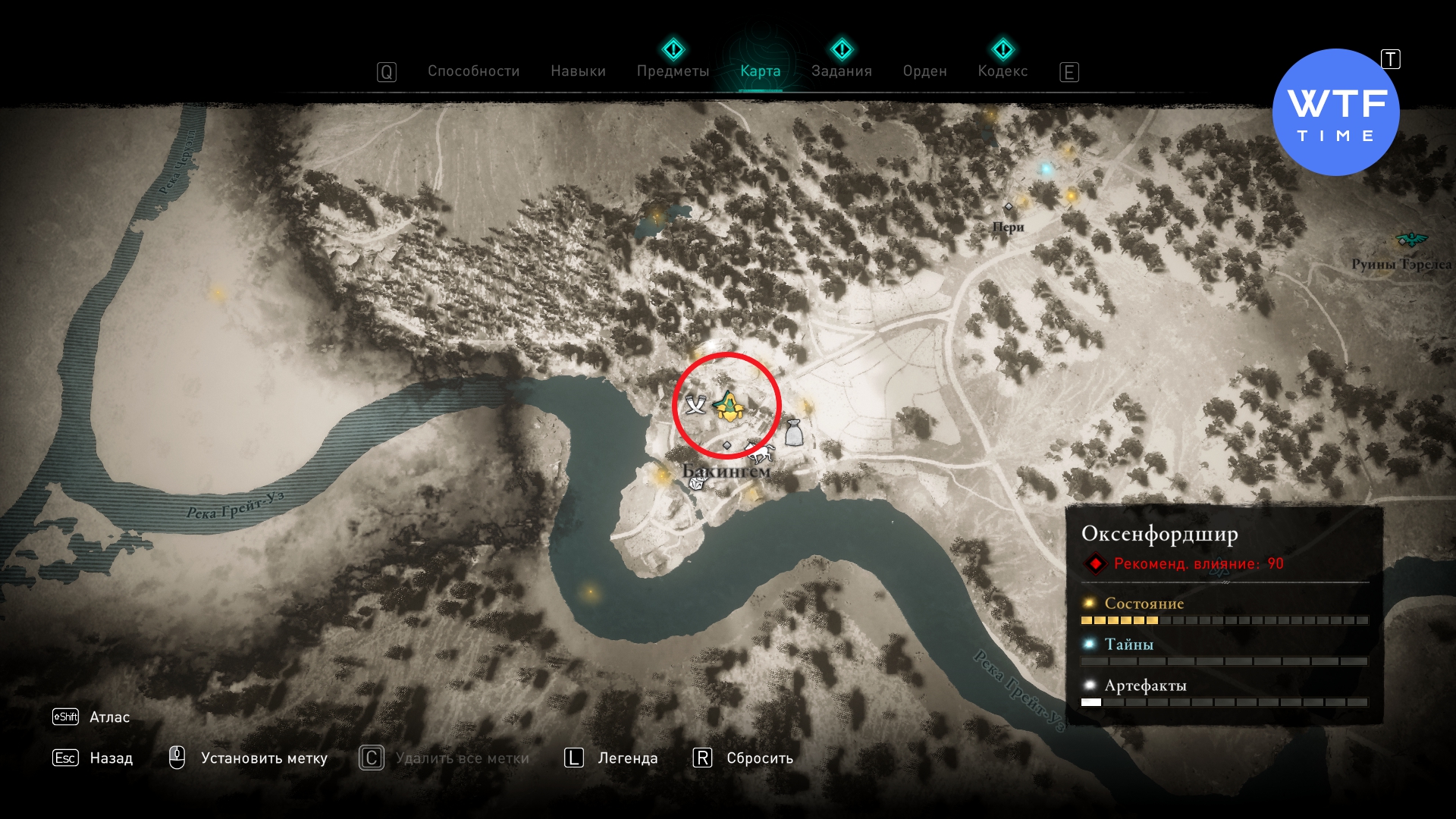This screenshot has height=819, width=1456.
Task: Select the eagle viewpoint at Руины Тэрелса
Action: coord(1410,240)
